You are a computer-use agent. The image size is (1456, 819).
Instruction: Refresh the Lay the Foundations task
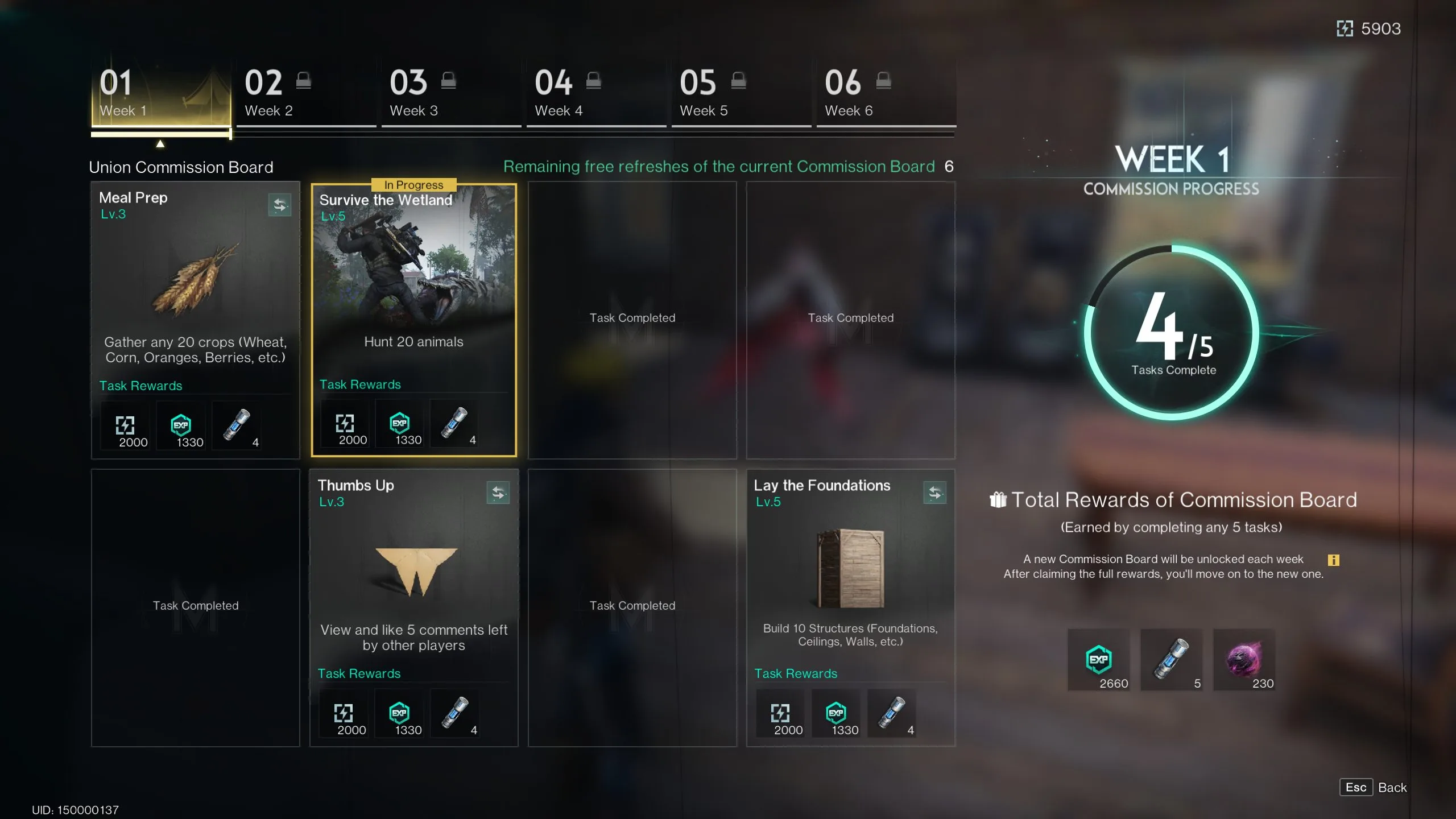[934, 493]
